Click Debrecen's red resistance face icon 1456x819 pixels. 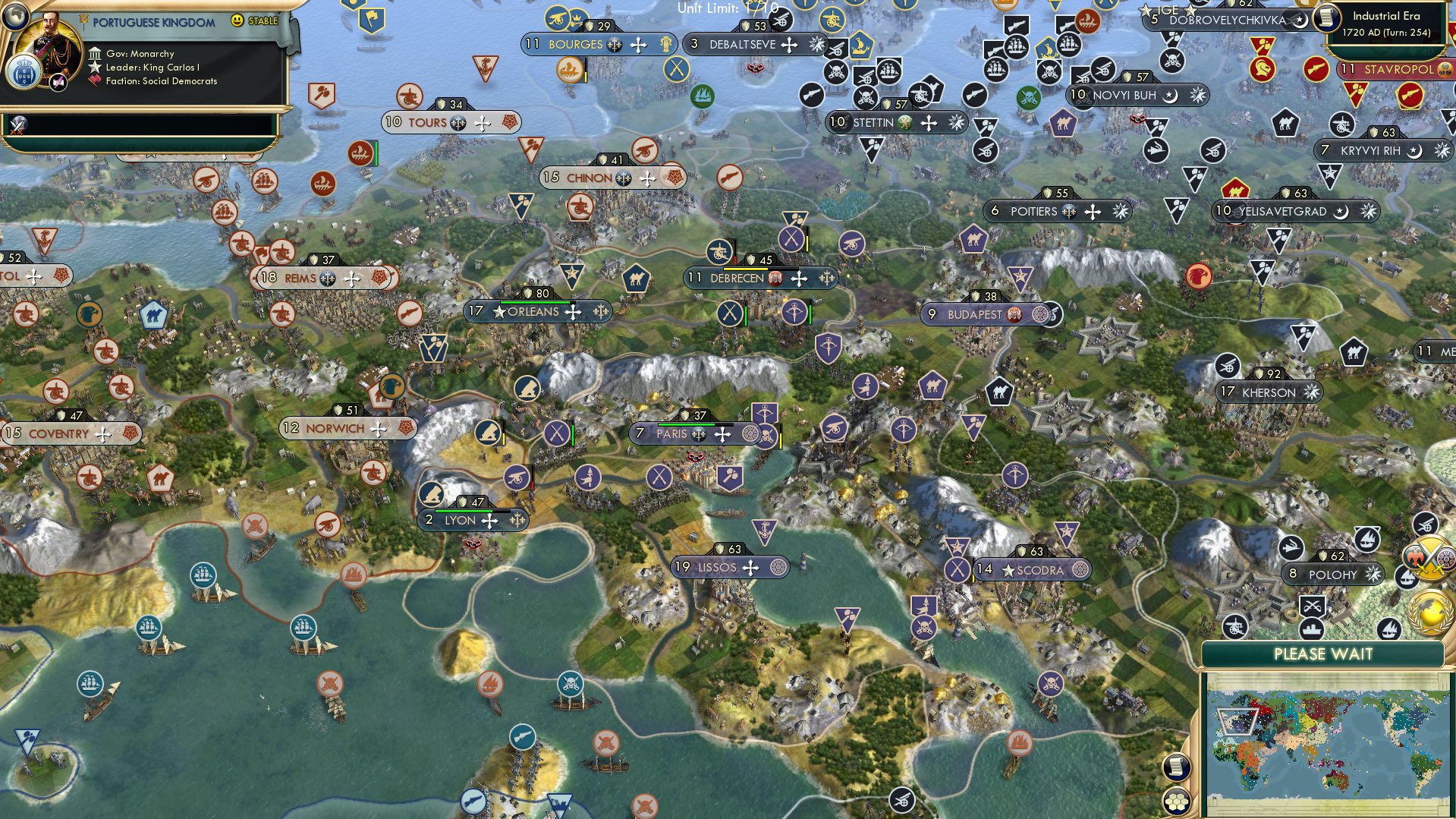(775, 278)
